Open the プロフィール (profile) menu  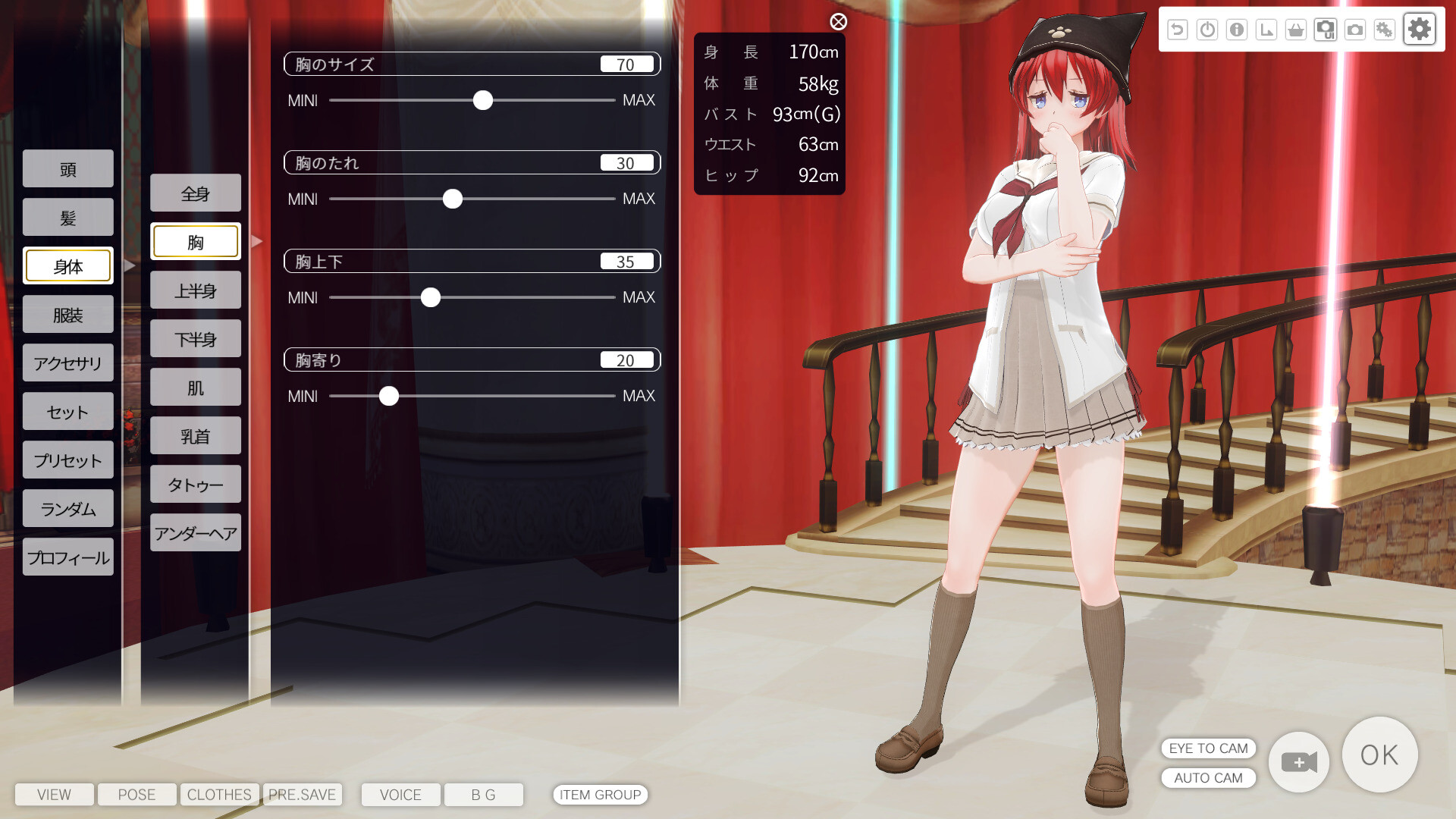[x=68, y=557]
